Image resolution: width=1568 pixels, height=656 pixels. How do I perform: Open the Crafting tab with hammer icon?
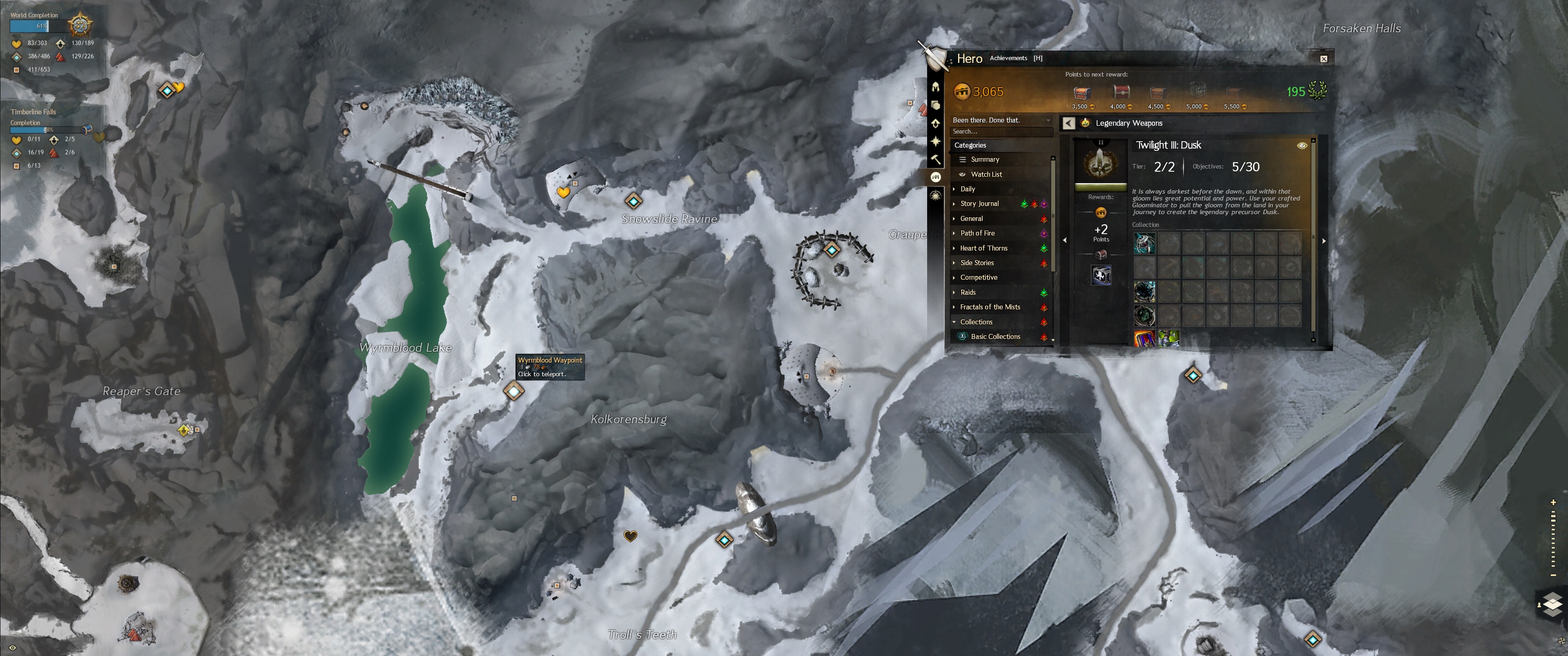tap(936, 159)
